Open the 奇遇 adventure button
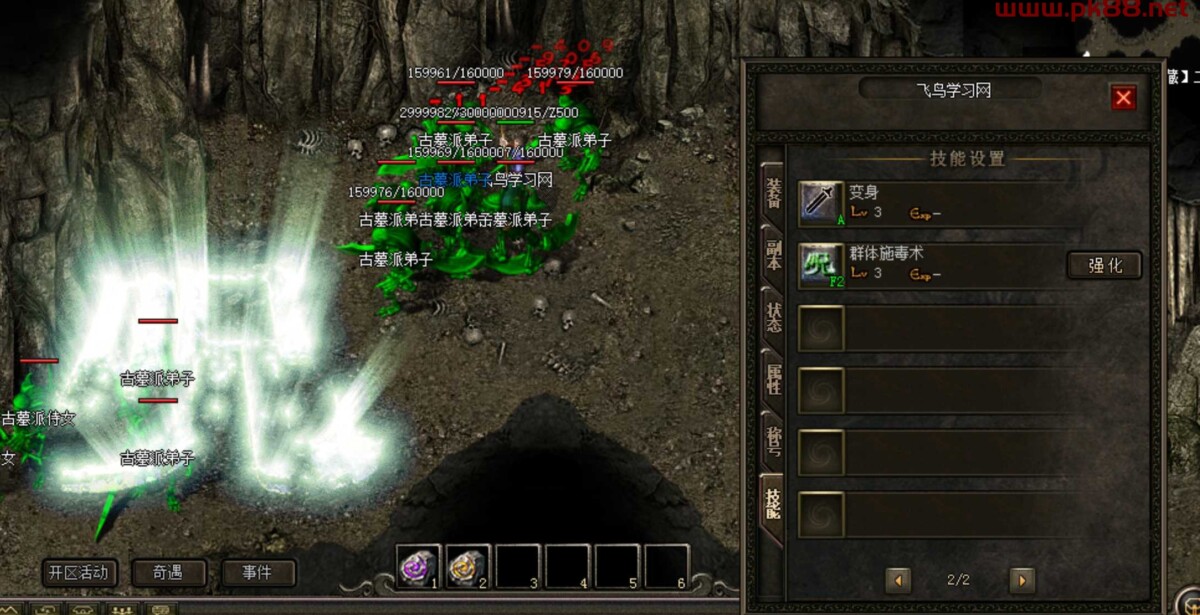This screenshot has height=615, width=1200. 169,573
